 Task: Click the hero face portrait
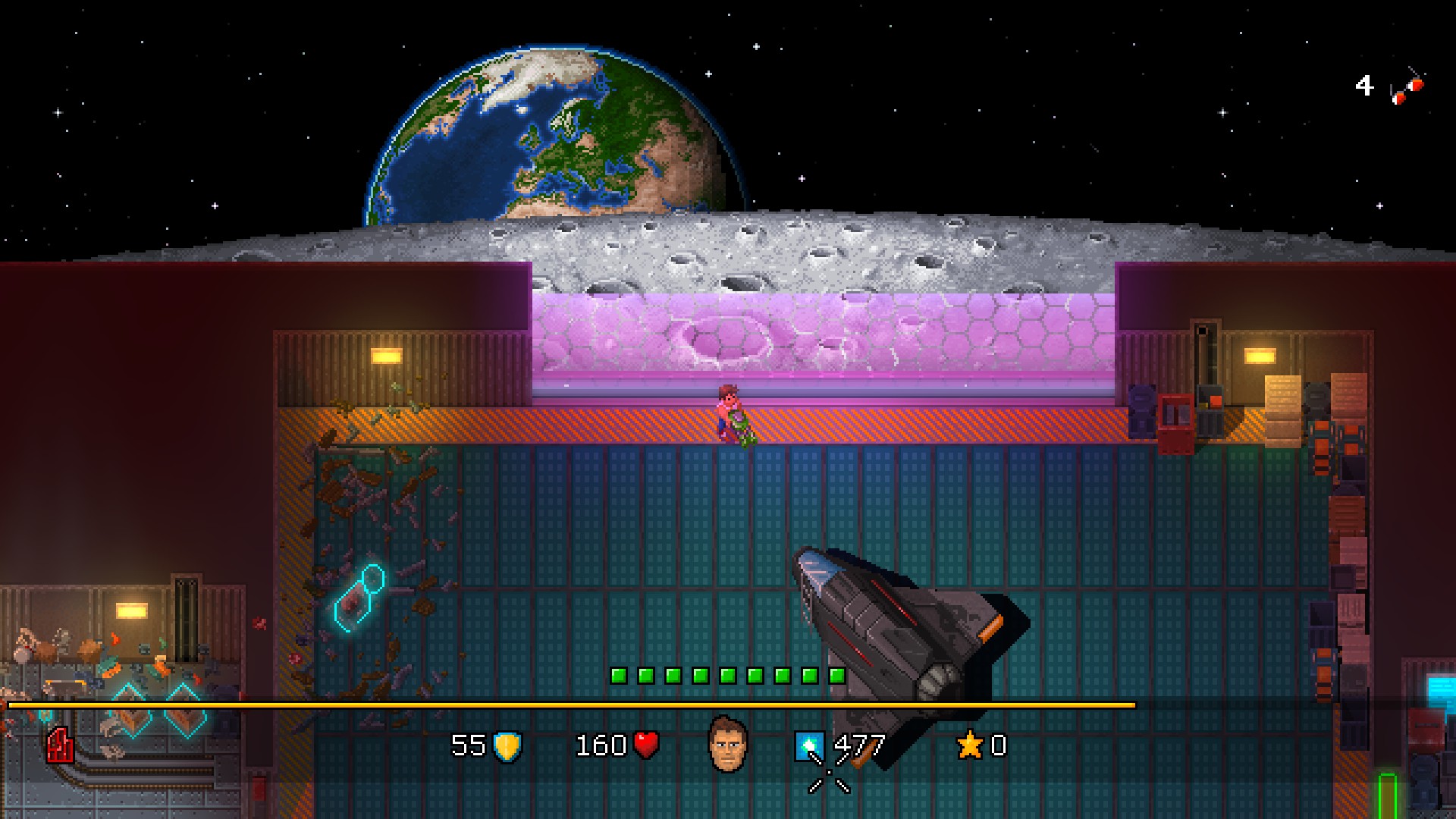point(728,744)
